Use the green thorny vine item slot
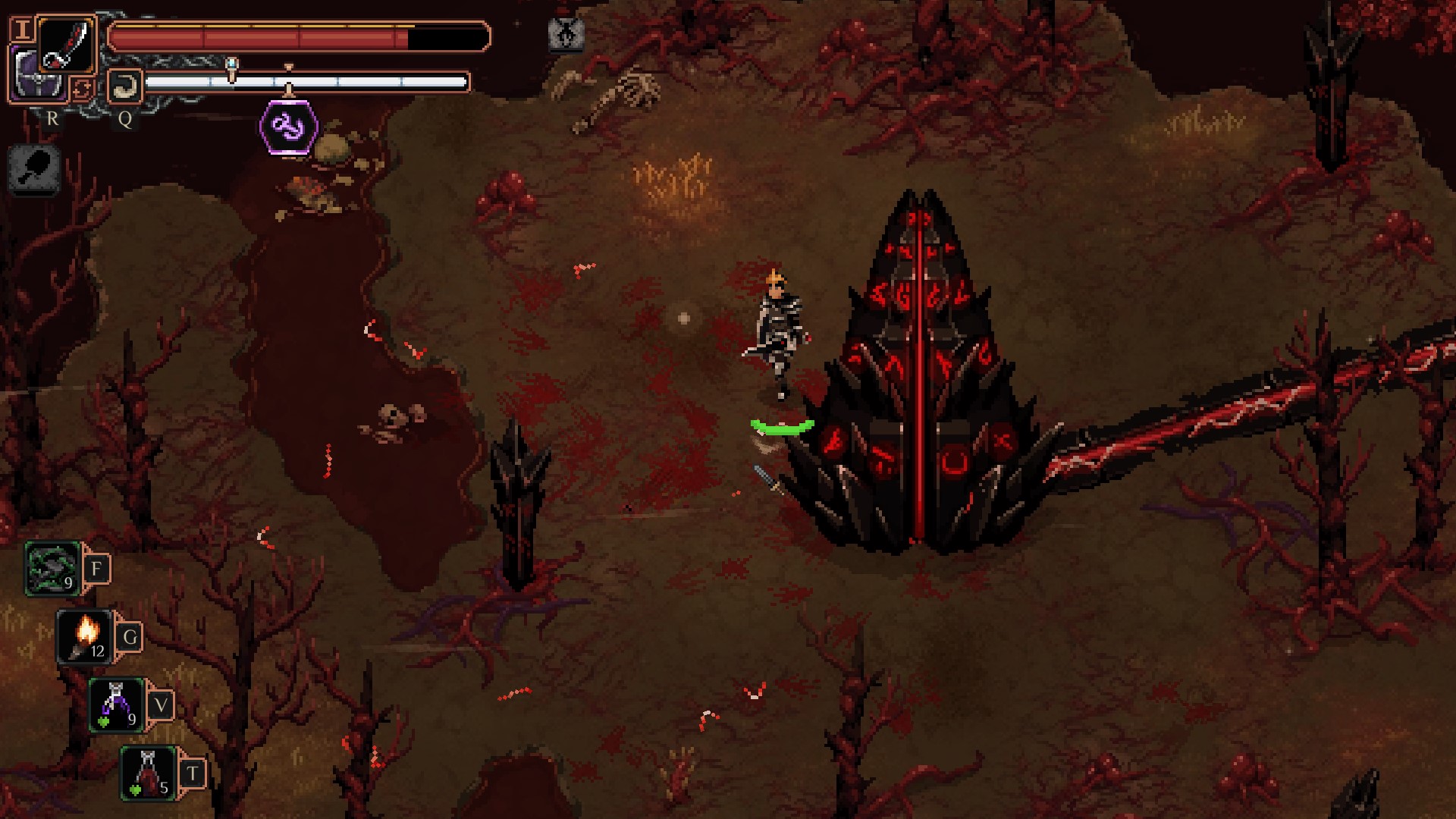 pyautogui.click(x=52, y=569)
